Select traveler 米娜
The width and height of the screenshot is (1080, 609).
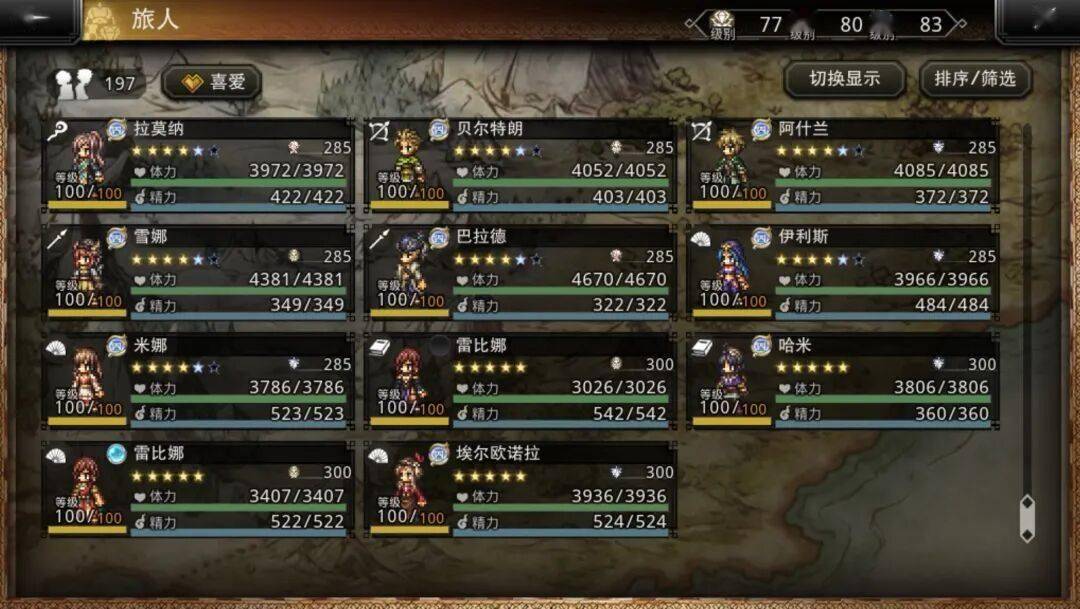[x=198, y=381]
